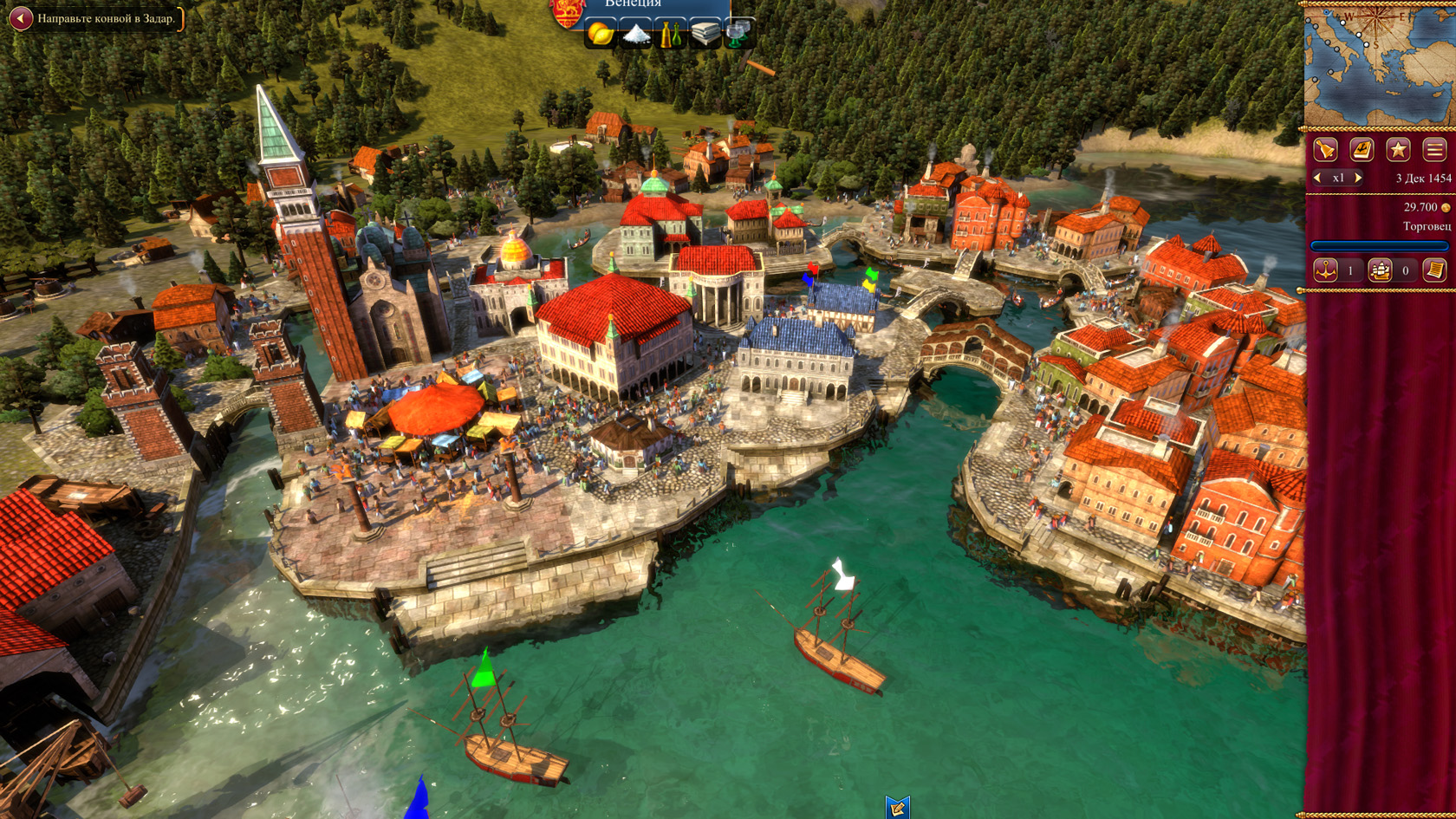Select the anchor convoys button
The width and height of the screenshot is (1456, 819).
[x=1325, y=270]
